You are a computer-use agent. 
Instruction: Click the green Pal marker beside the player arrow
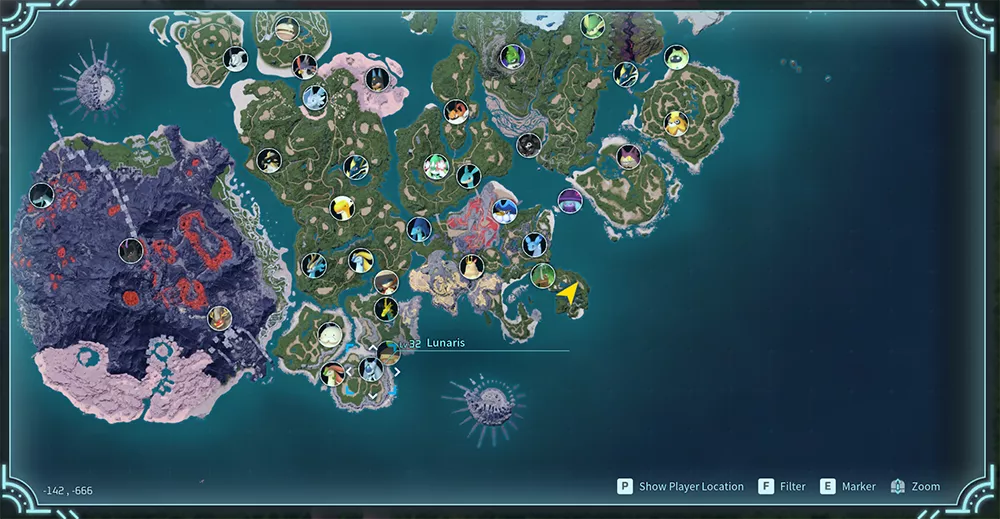pos(542,275)
